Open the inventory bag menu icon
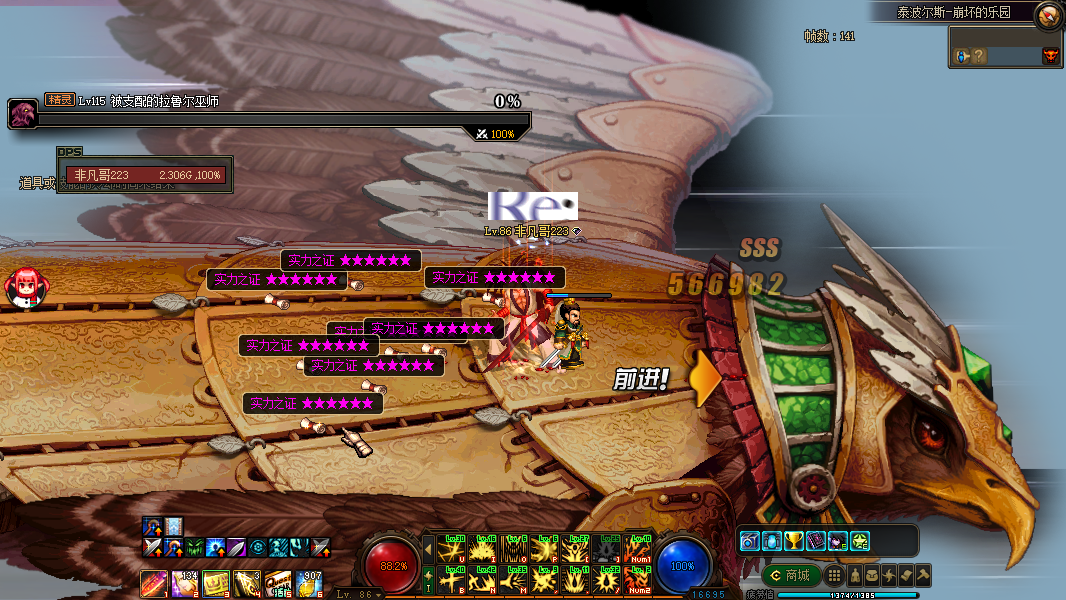This screenshot has height=600, width=1066. point(872,575)
